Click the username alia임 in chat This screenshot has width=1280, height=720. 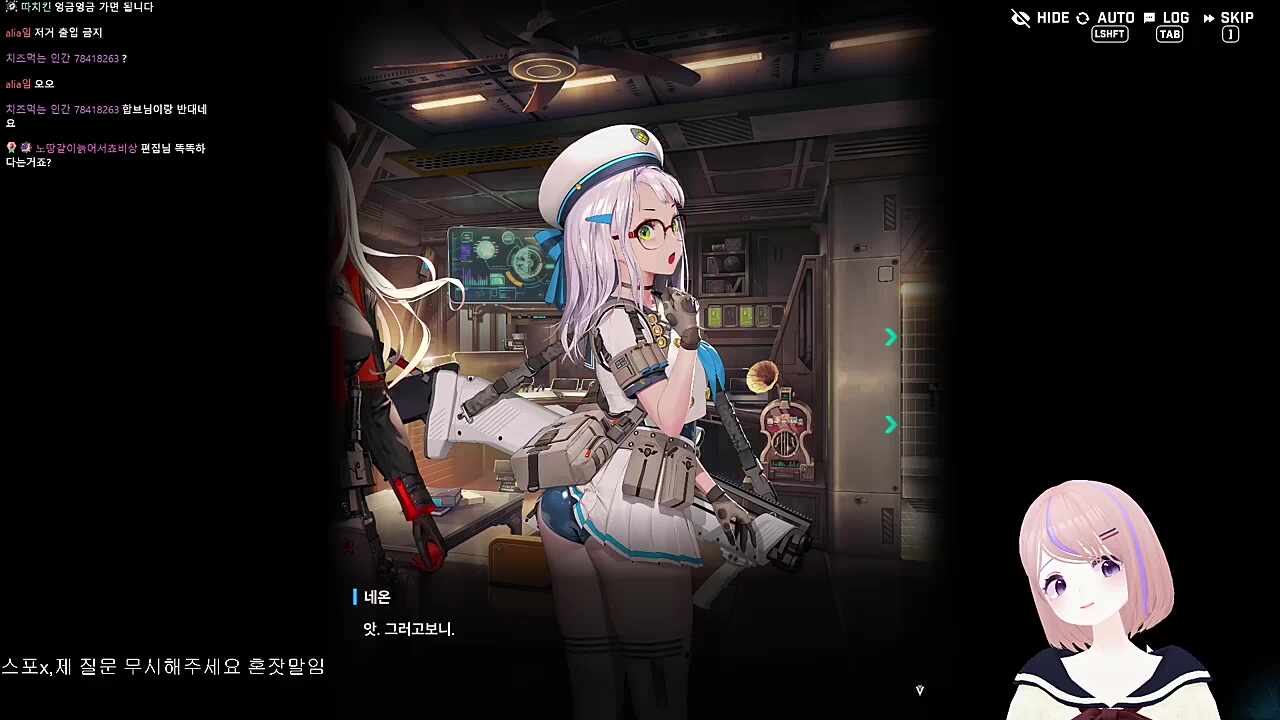click(x=16, y=32)
